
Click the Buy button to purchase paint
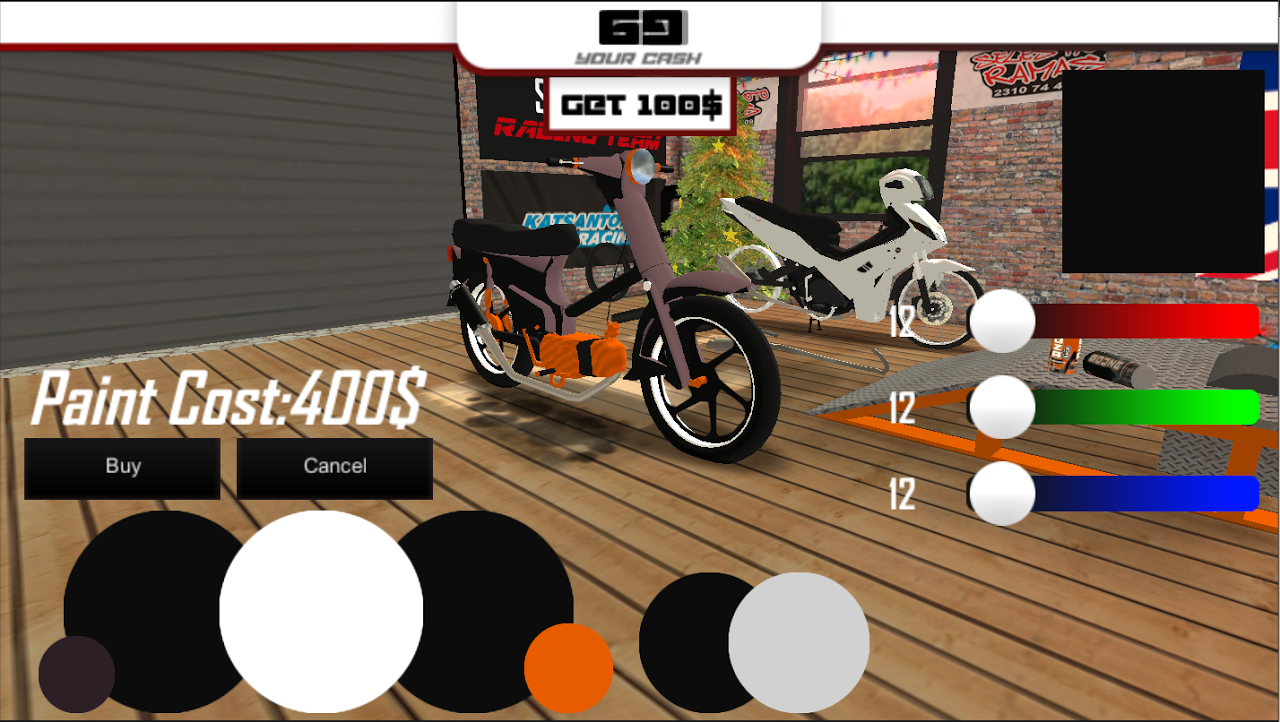coord(122,466)
